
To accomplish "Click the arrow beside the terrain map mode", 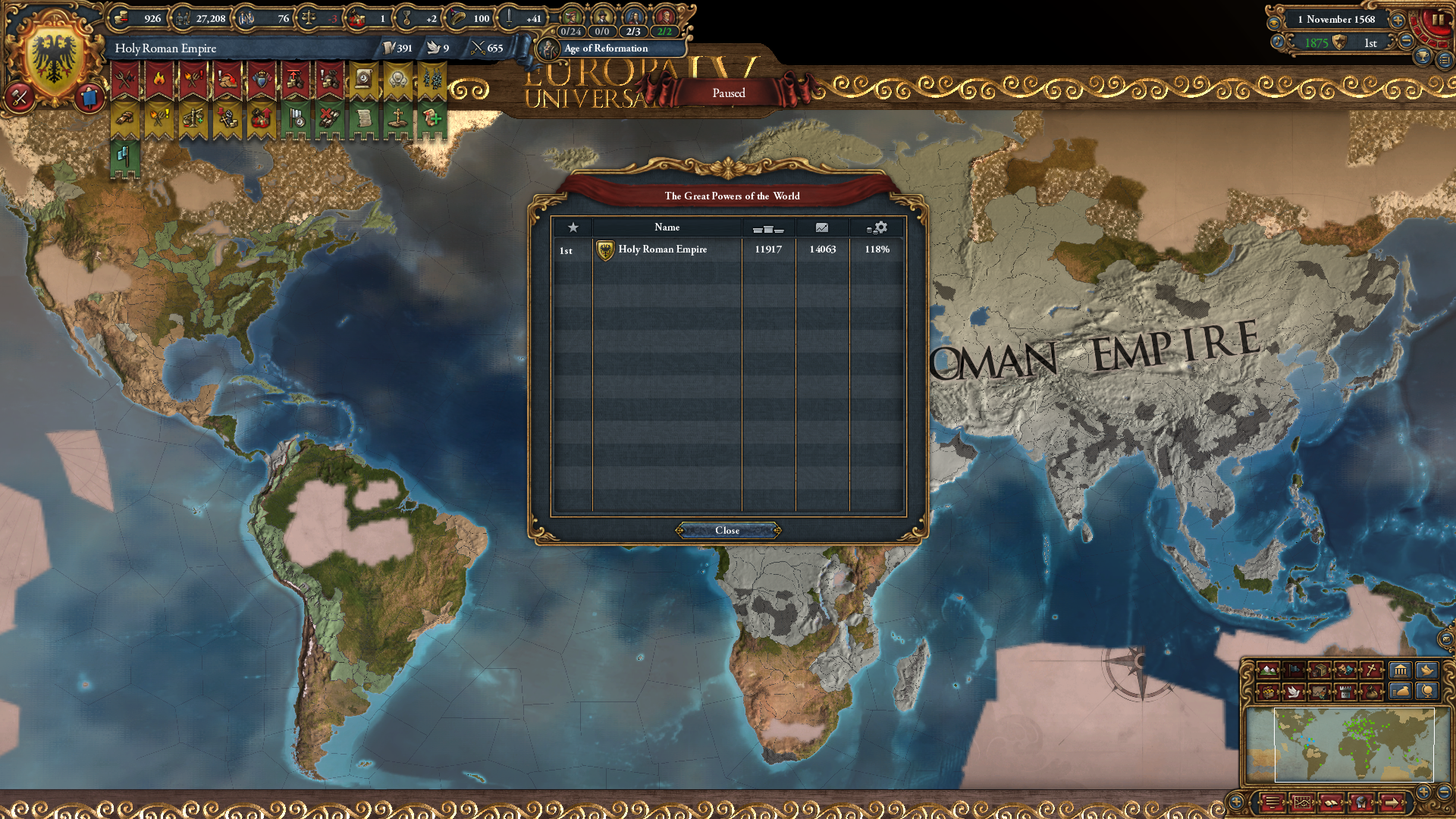I will click(x=1282, y=670).
